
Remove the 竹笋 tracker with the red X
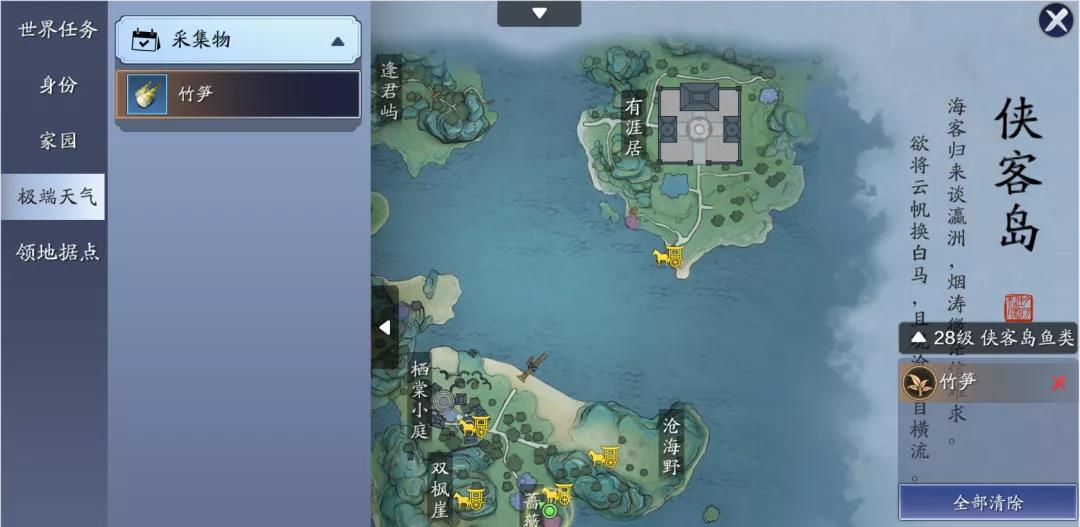pyautogui.click(x=1059, y=383)
